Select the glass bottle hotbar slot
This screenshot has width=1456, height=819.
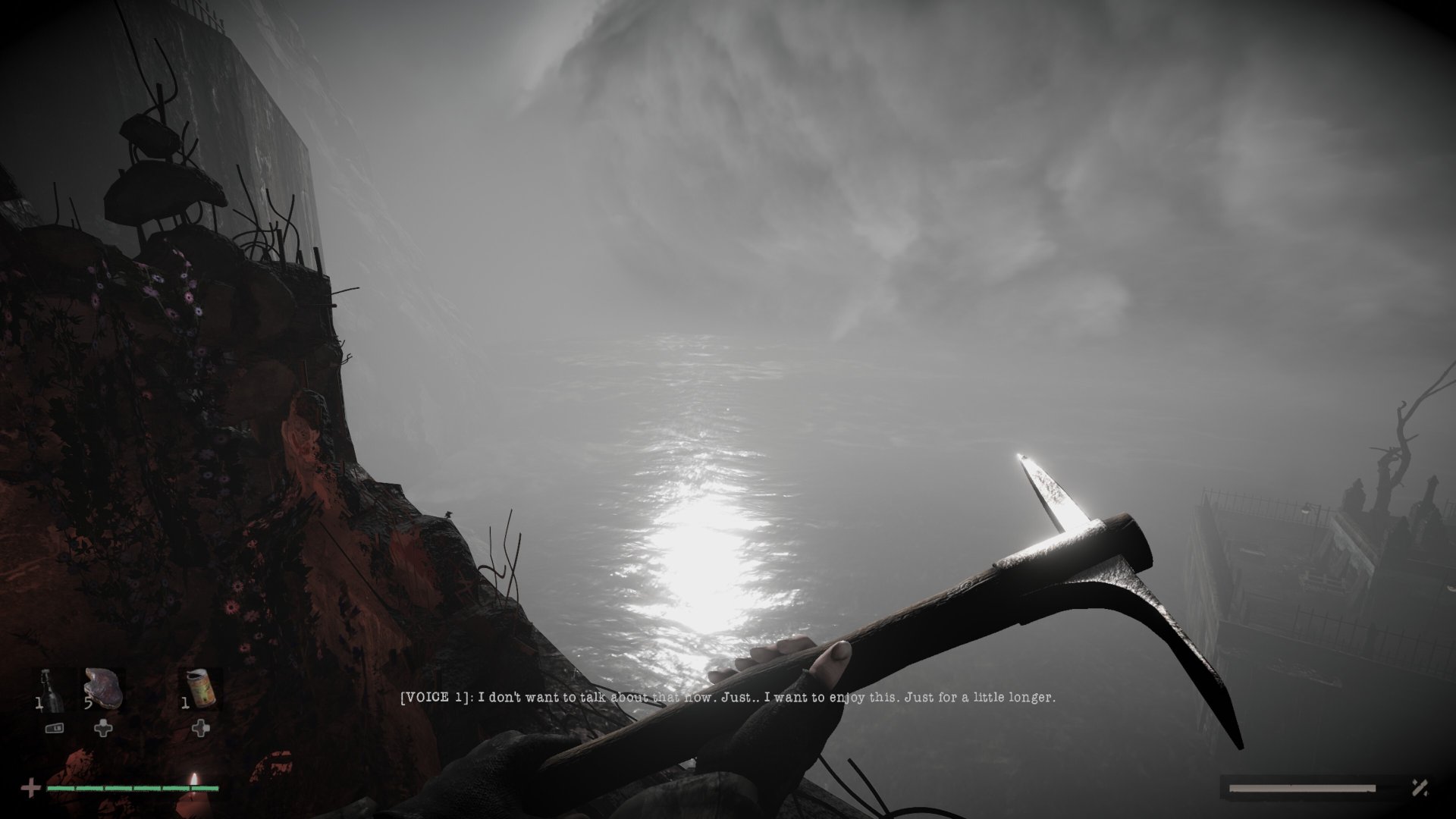pos(50,689)
